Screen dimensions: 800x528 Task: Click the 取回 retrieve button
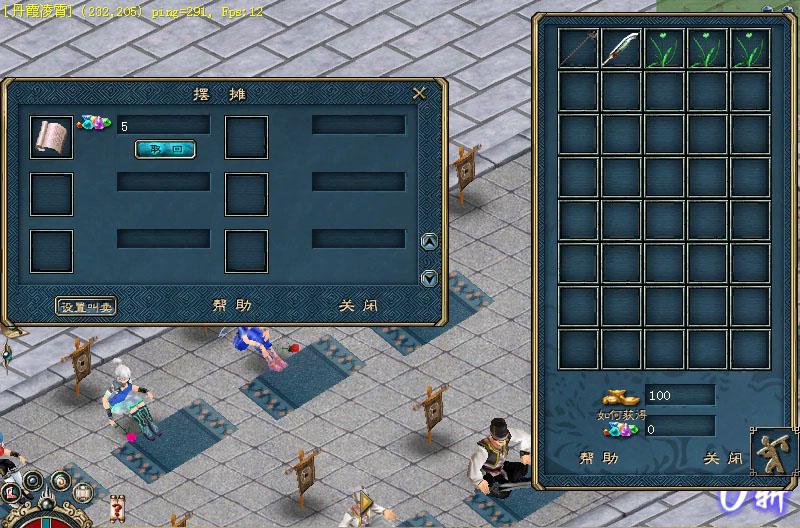point(165,149)
